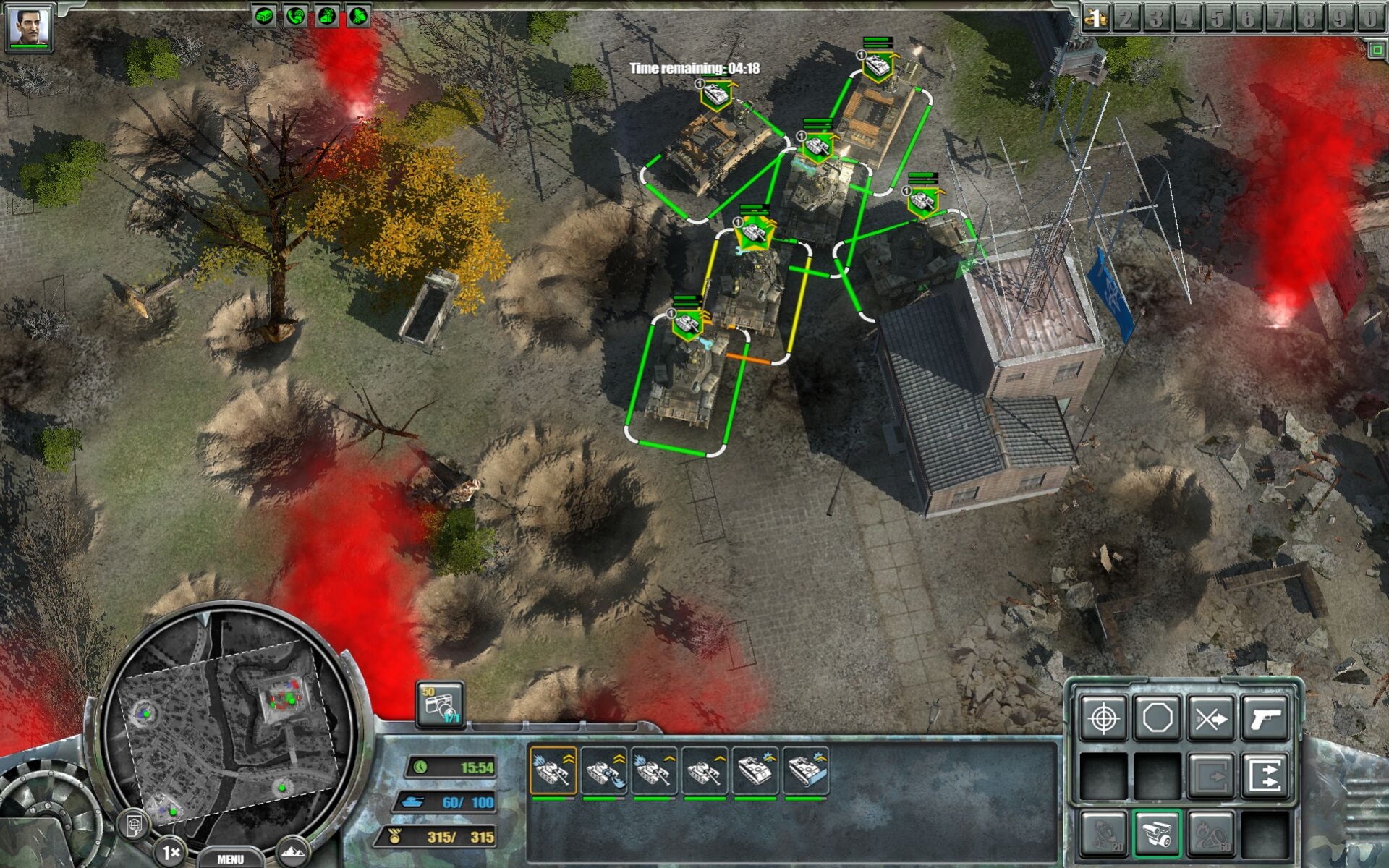Select the tank with the star badge
Viewport: 1389px width, 868px height.
click(x=755, y=234)
